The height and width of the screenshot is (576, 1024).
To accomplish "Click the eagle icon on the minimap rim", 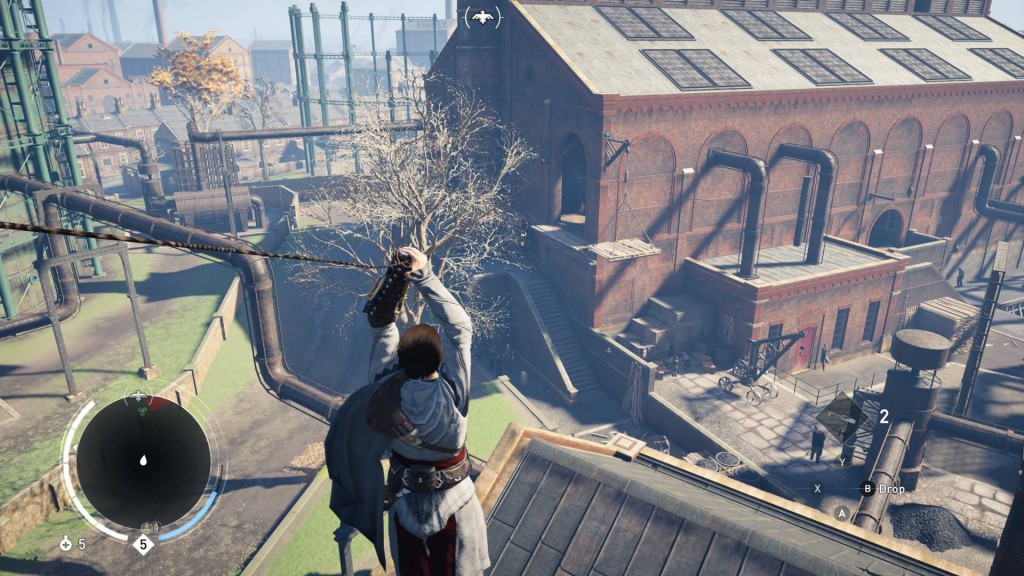I will [x=139, y=397].
